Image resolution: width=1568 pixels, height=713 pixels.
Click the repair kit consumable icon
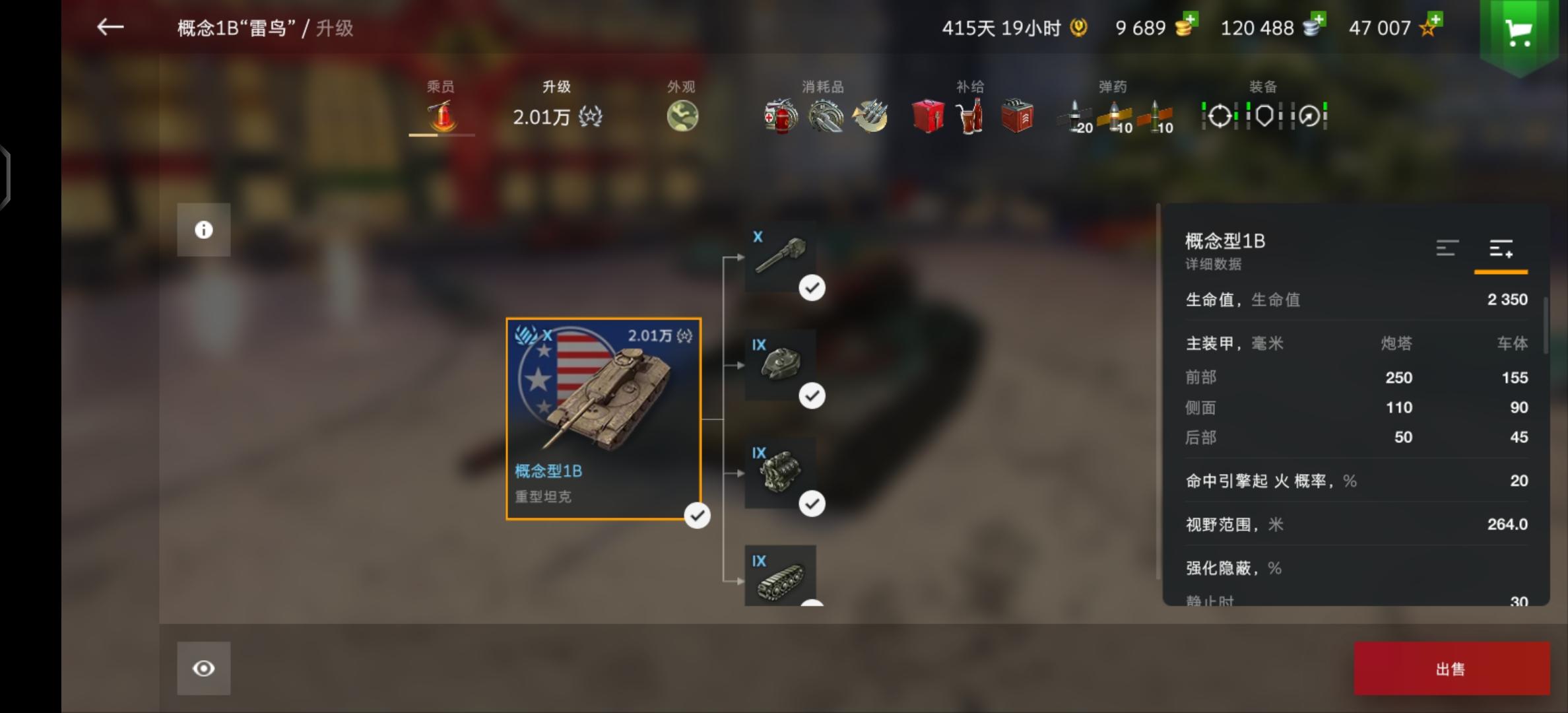tap(824, 116)
